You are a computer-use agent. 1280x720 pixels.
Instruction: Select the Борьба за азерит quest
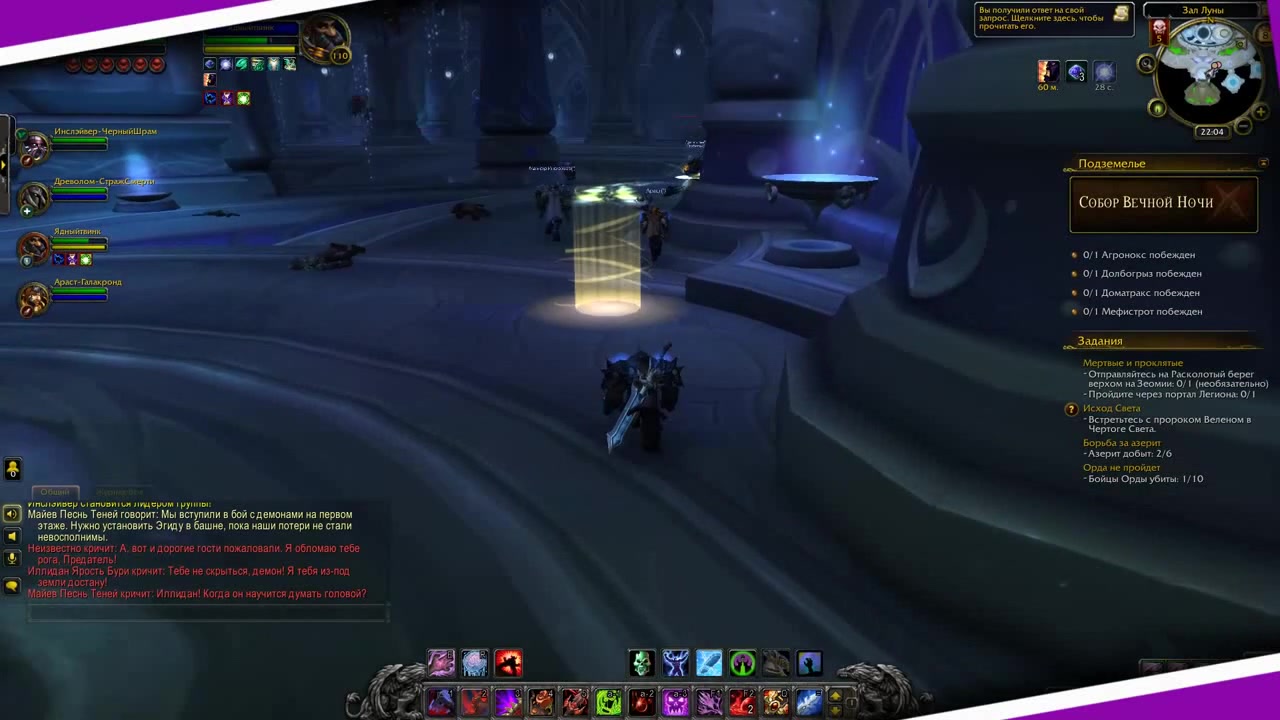coord(1121,443)
